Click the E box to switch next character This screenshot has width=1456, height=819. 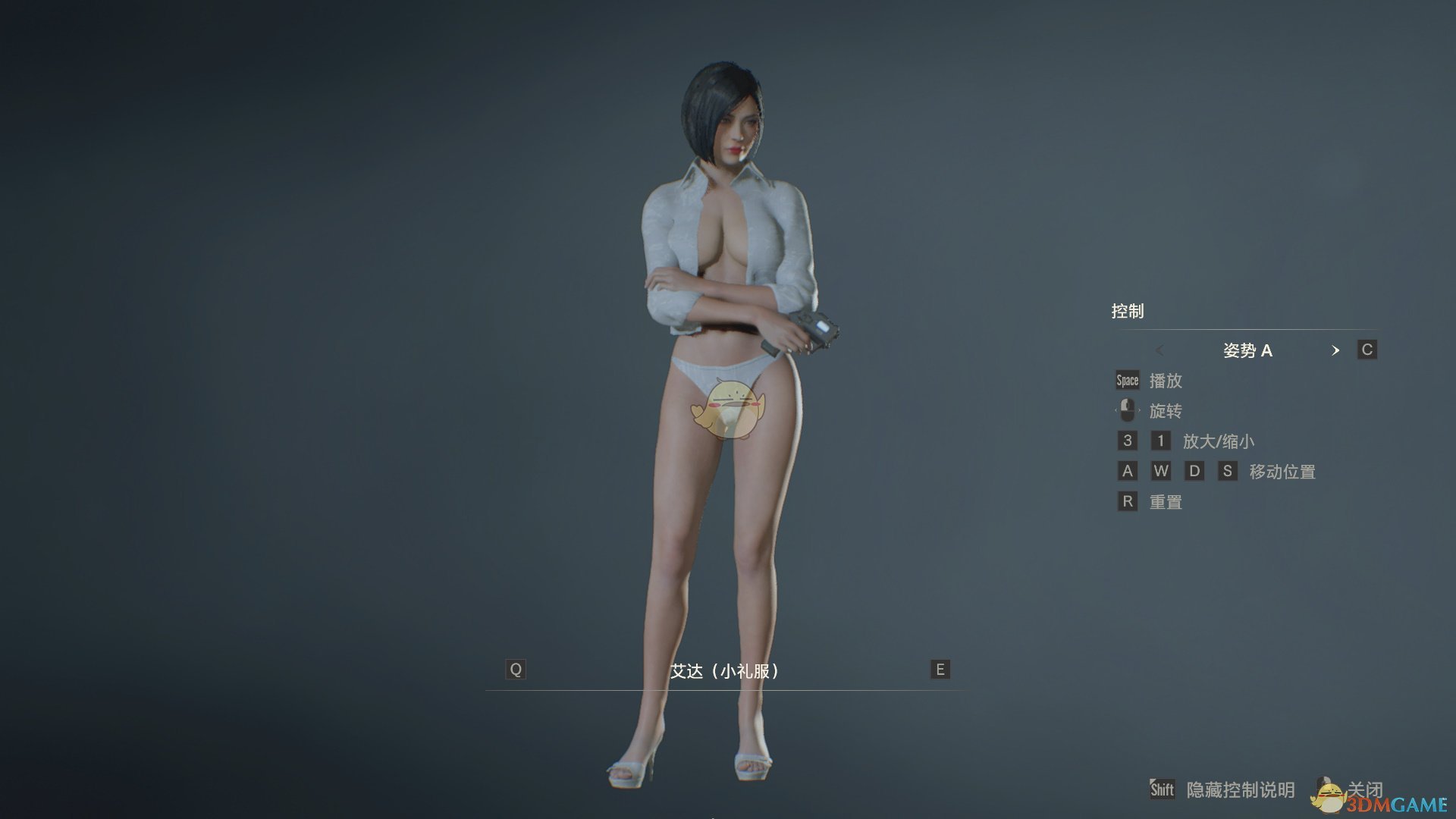coord(939,670)
